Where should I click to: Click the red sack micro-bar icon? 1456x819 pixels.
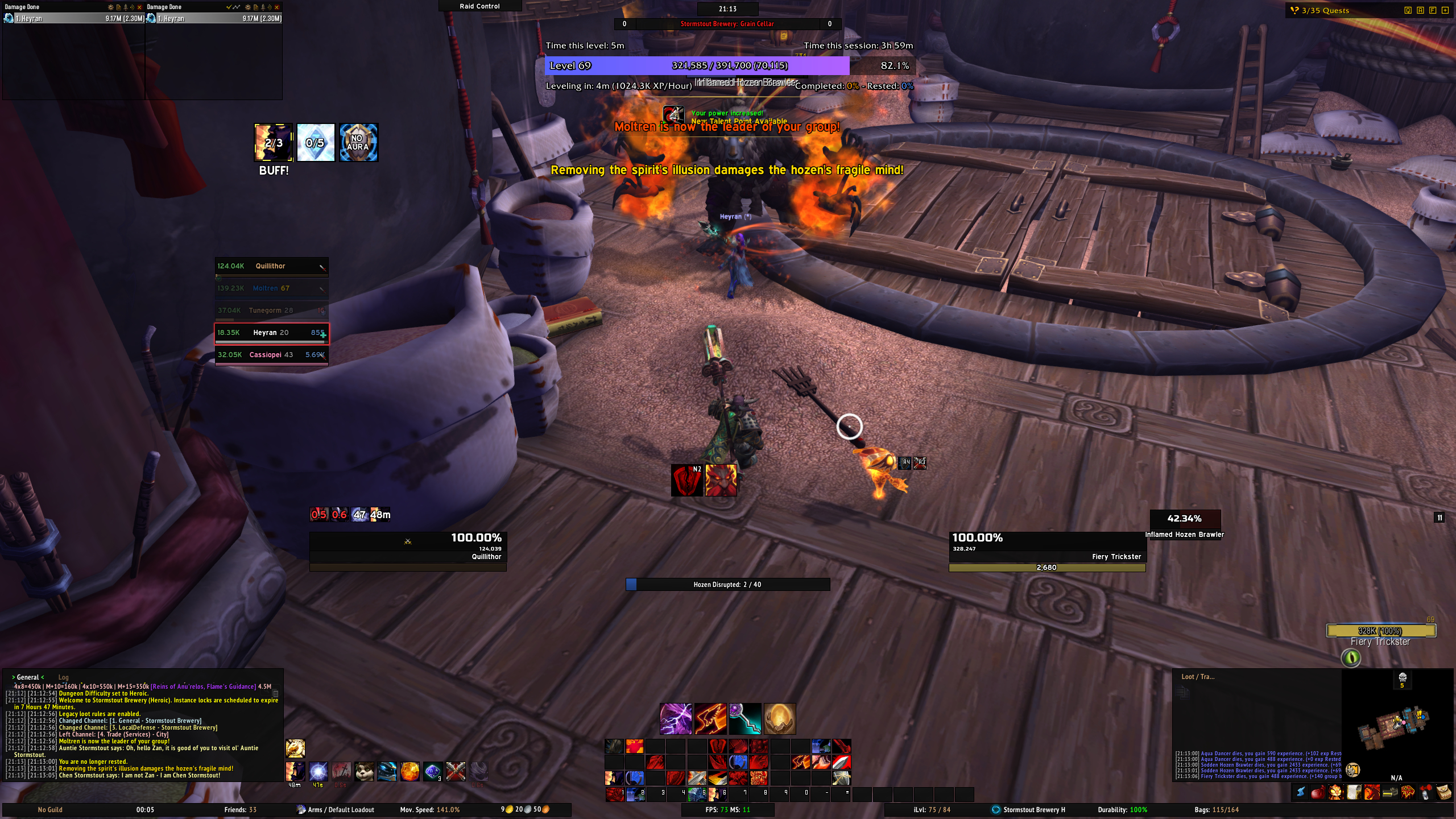pyautogui.click(x=1318, y=792)
